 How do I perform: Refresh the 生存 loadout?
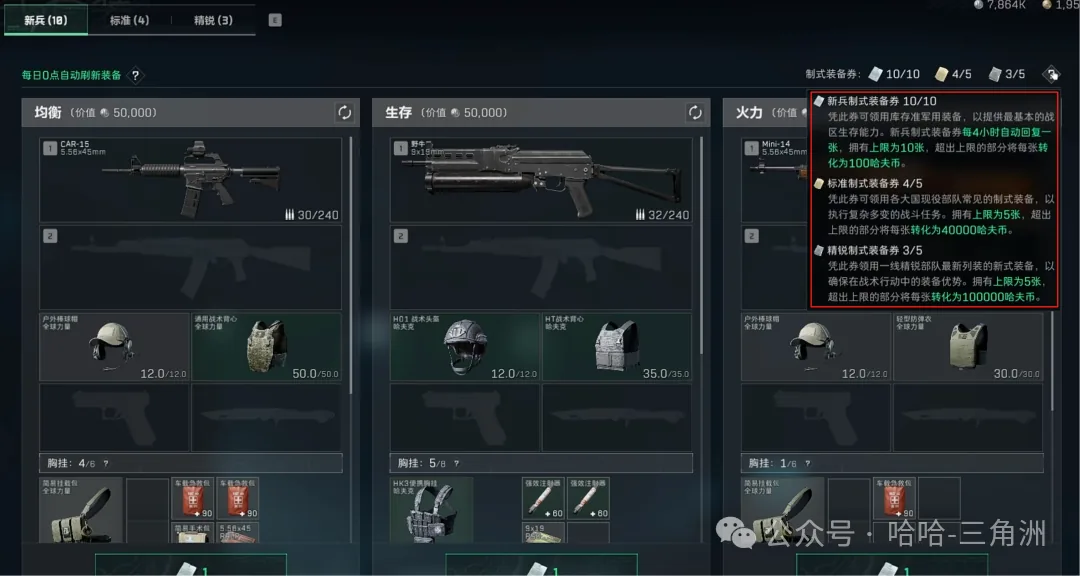click(694, 113)
